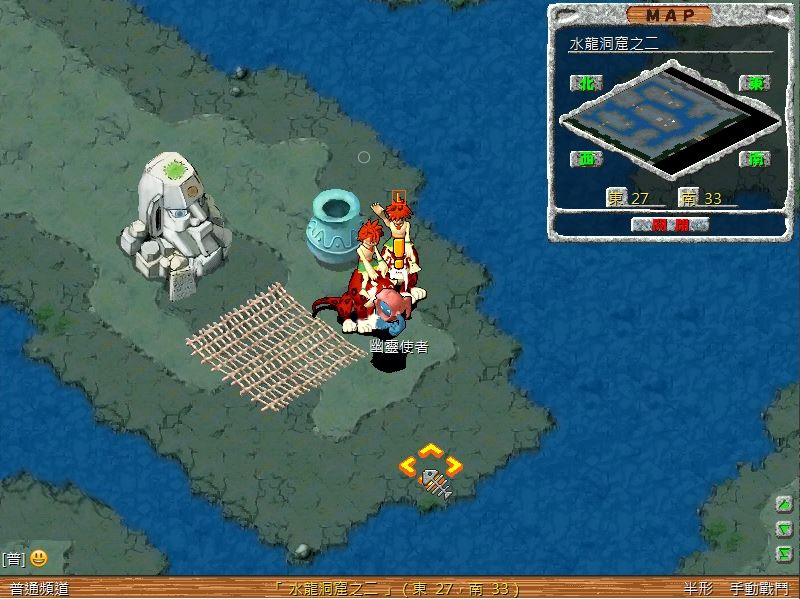Open the smiley emoticon picker
The height and width of the screenshot is (599, 800).
tap(38, 558)
